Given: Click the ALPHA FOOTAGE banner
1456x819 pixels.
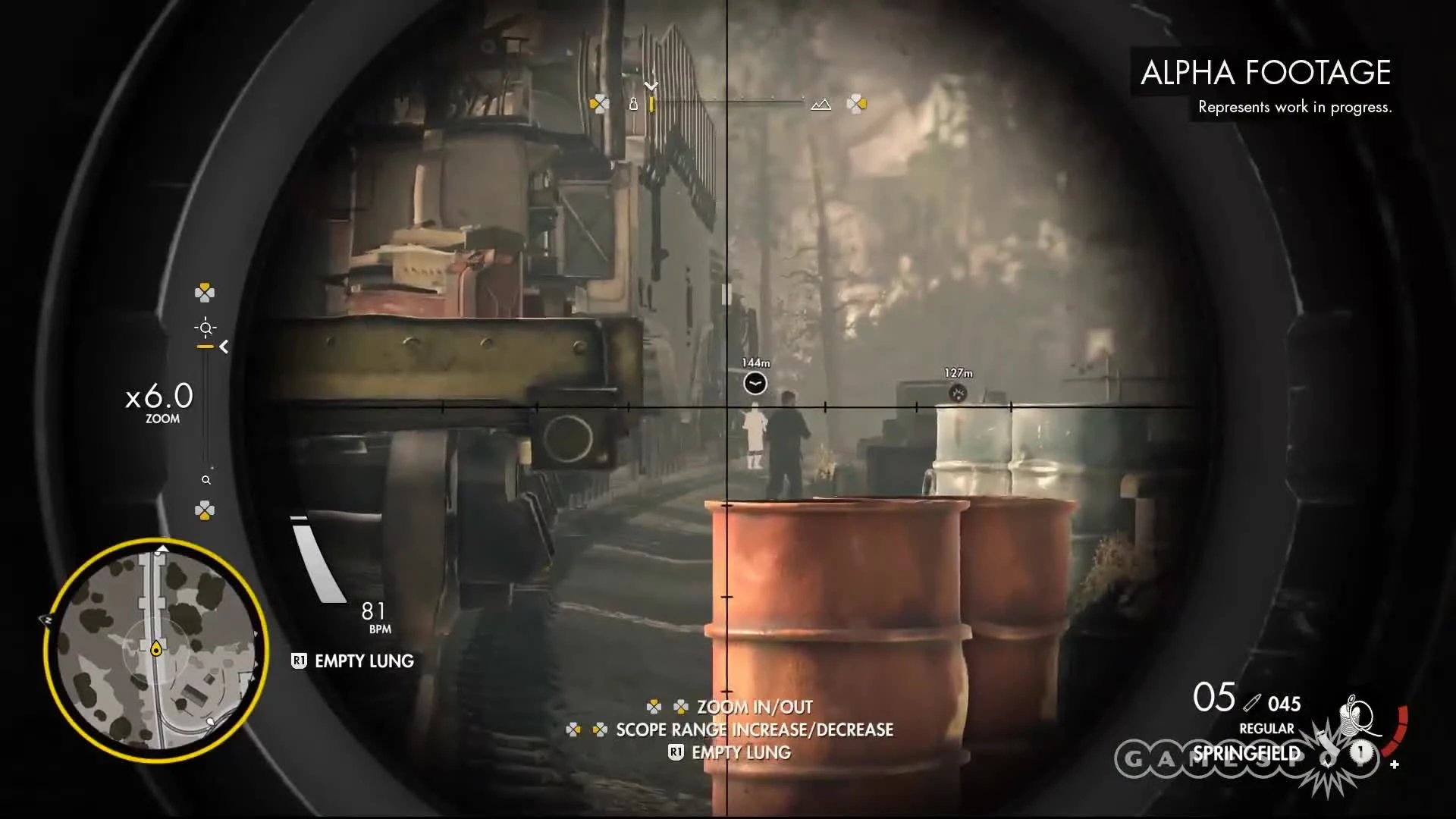Looking at the screenshot, I should (x=1265, y=73).
